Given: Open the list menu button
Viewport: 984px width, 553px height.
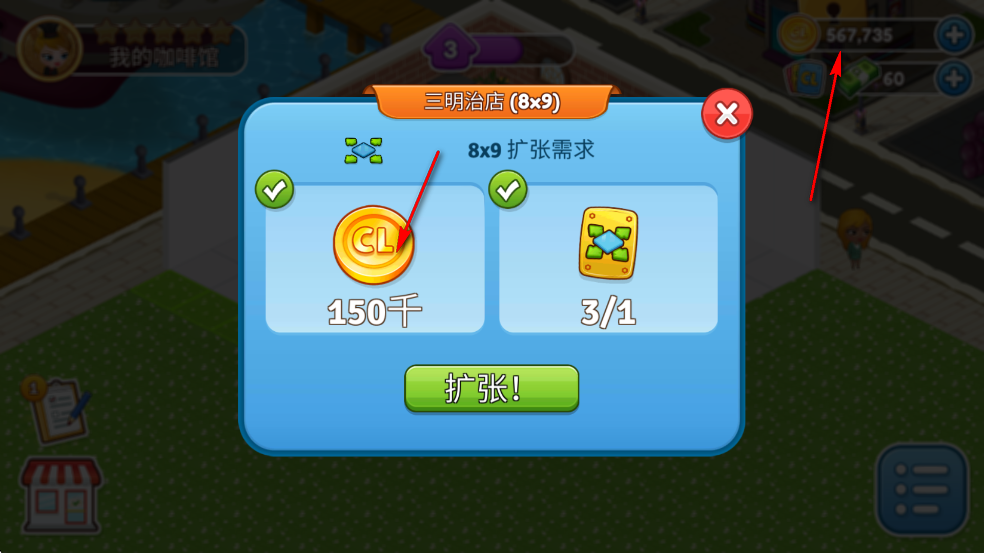Looking at the screenshot, I should click(x=922, y=490).
